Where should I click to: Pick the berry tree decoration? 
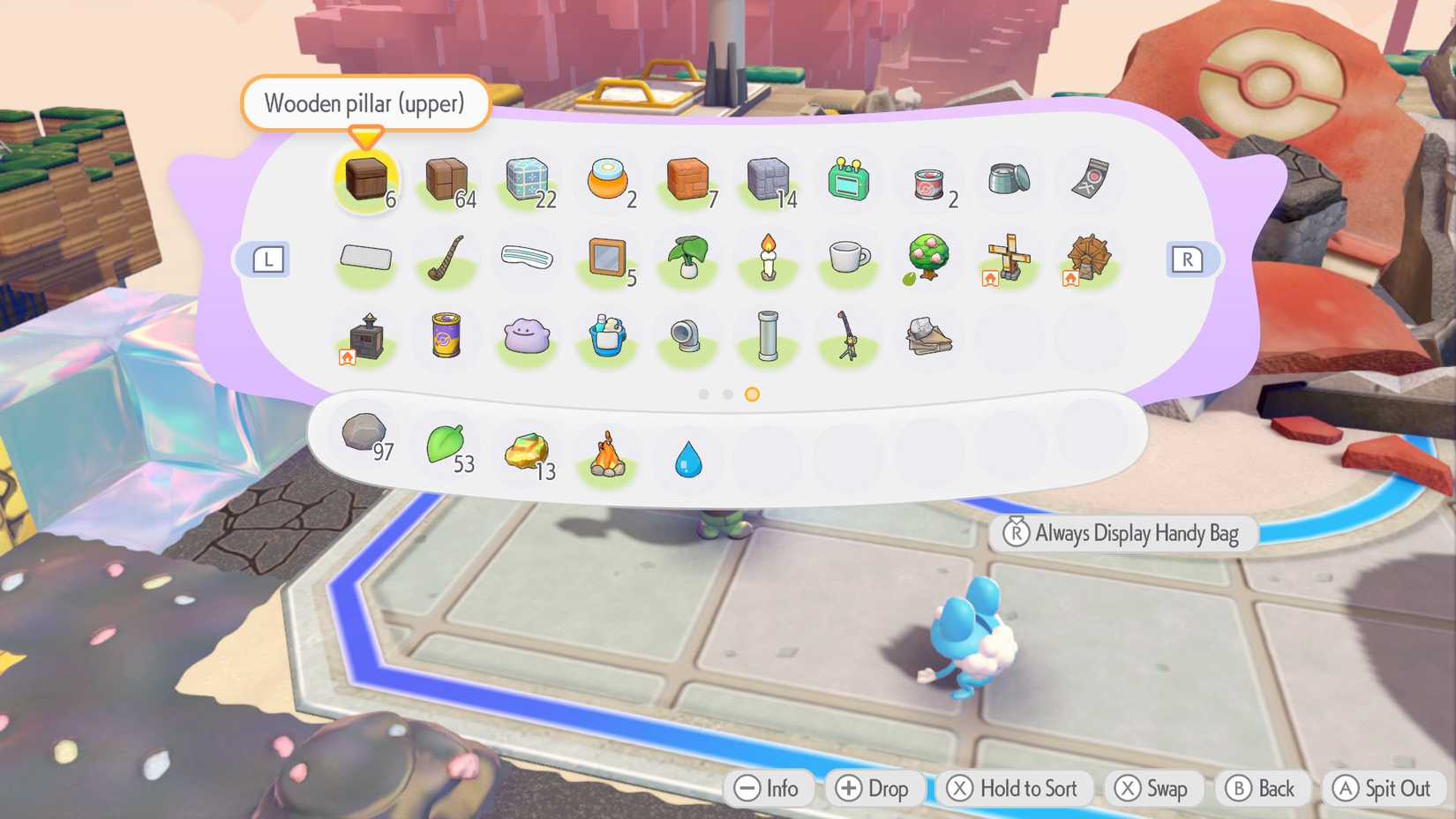[927, 258]
